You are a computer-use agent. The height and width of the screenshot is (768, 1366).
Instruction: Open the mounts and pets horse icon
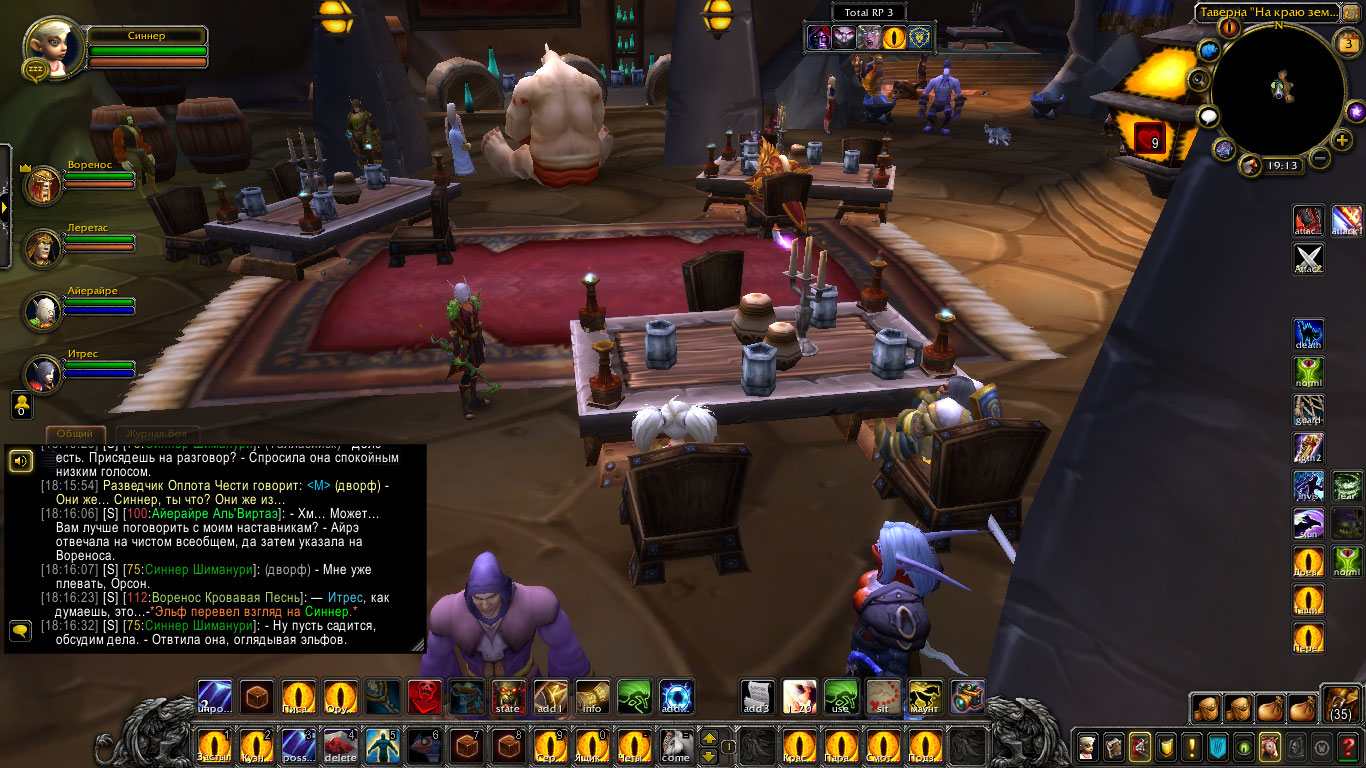1269,746
